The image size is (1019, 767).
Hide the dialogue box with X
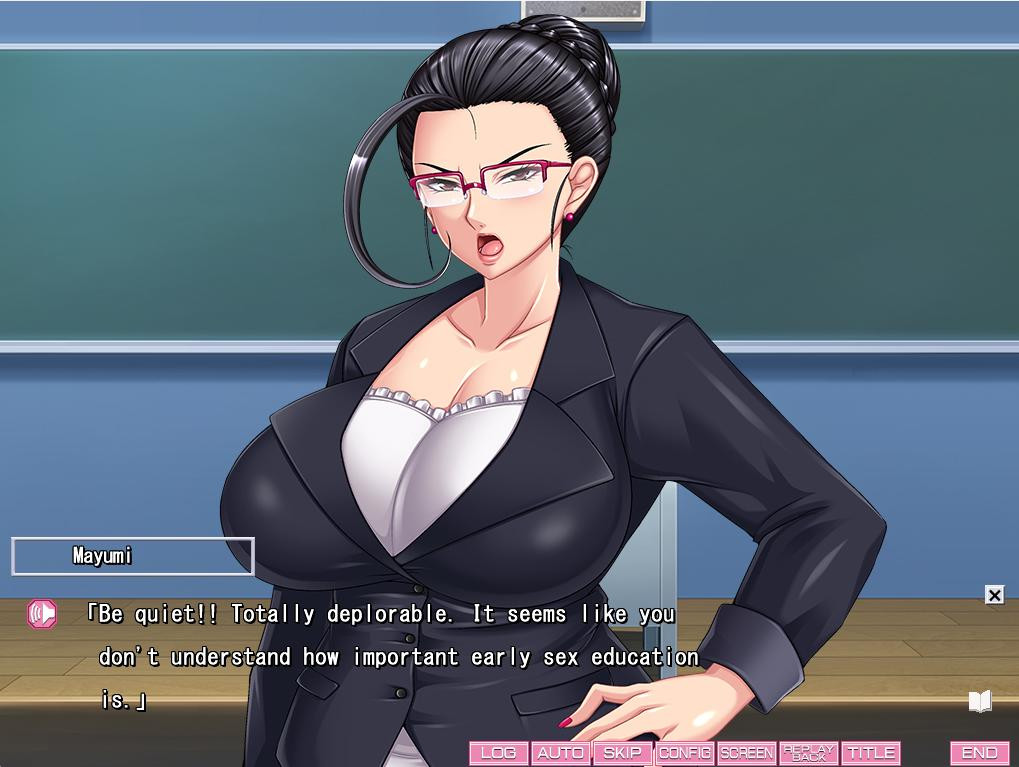994,595
